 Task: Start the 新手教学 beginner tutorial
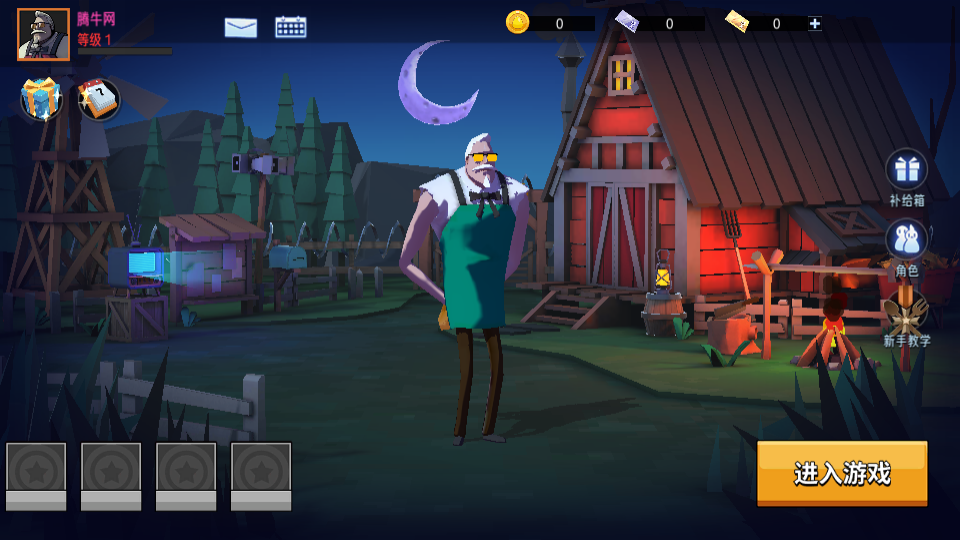(x=906, y=315)
